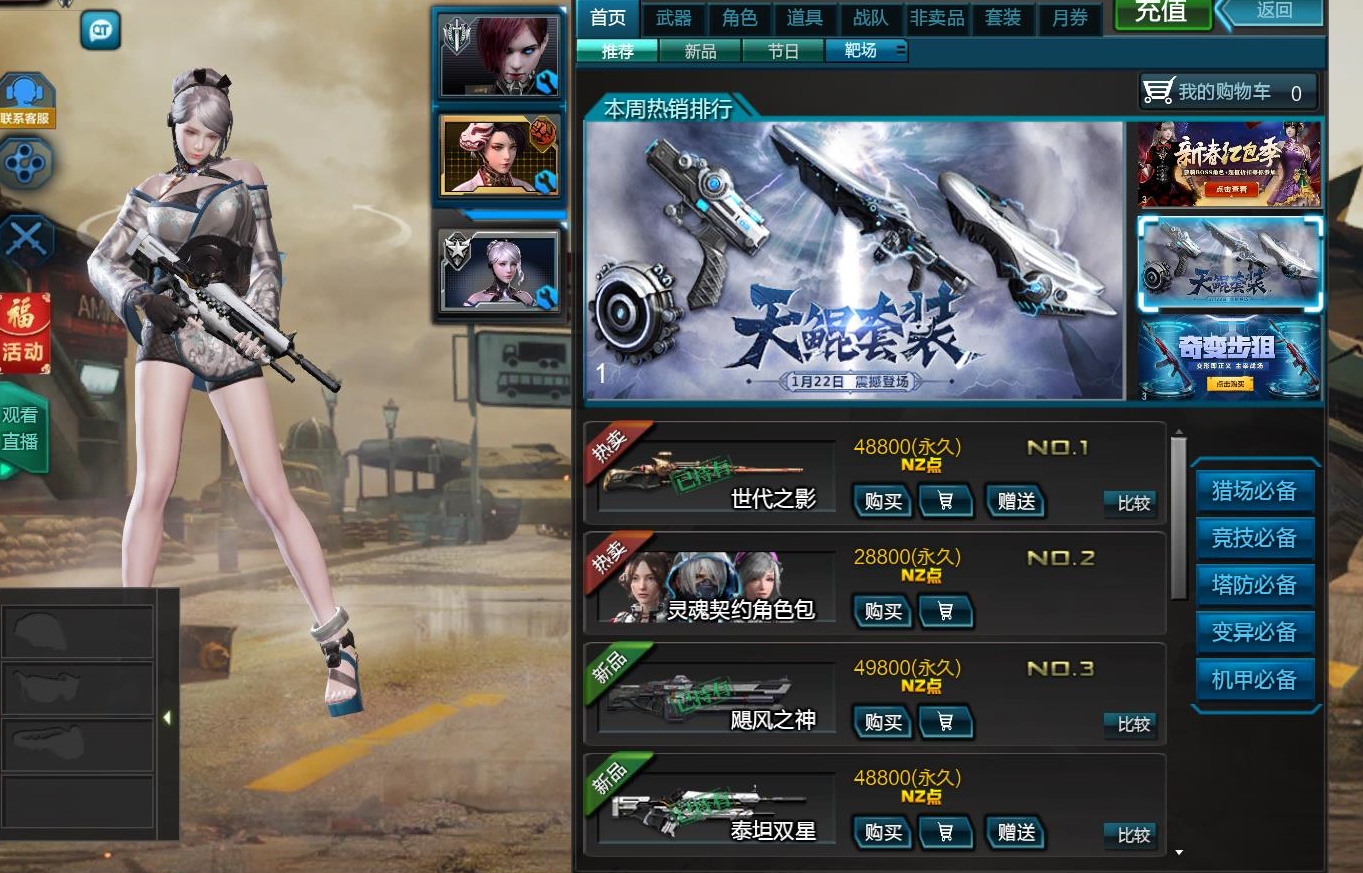The image size is (1363, 873).
Task: Click the add-to-cart icon for 泰坦双星
Action: pyautogui.click(x=945, y=833)
